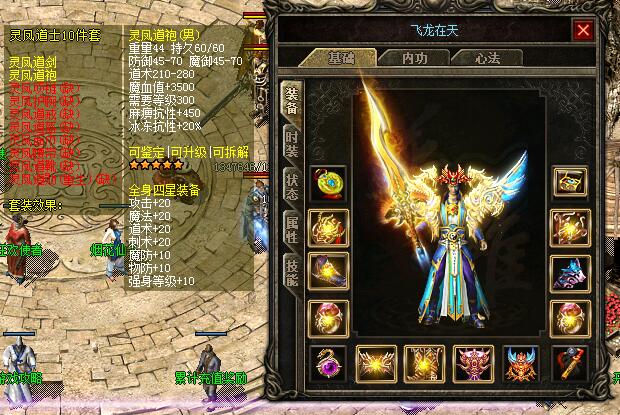Select the golden treasure chest slot
The width and height of the screenshot is (620, 415).
pos(571,184)
